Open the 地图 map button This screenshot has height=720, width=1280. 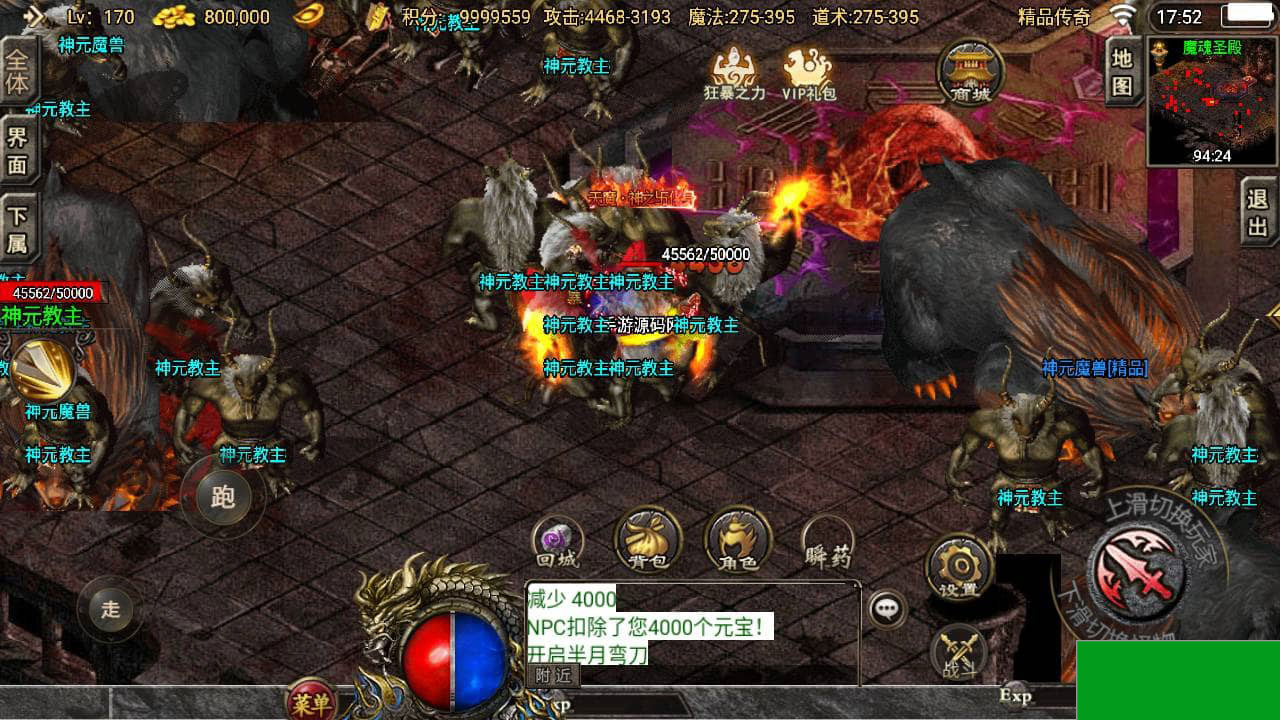1123,72
